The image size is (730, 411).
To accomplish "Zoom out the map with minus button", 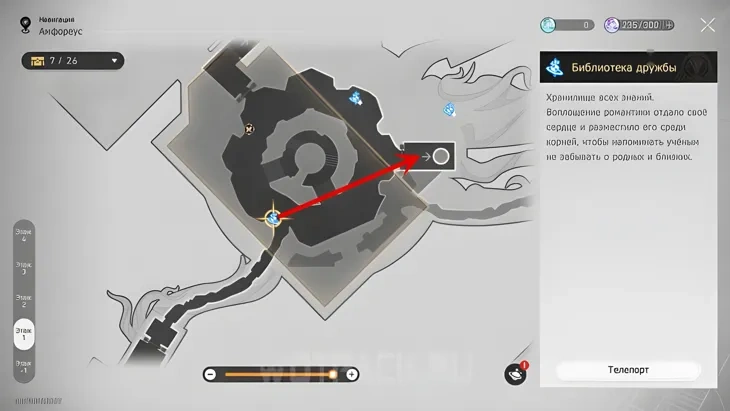I will [210, 374].
